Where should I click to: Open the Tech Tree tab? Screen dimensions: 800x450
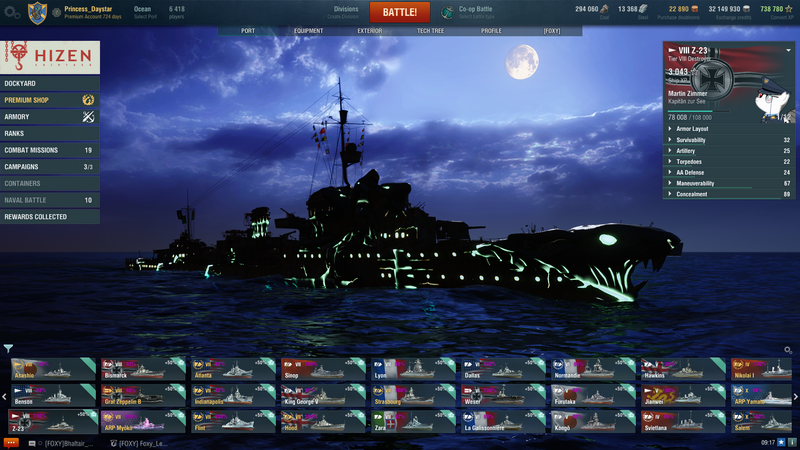(x=431, y=31)
